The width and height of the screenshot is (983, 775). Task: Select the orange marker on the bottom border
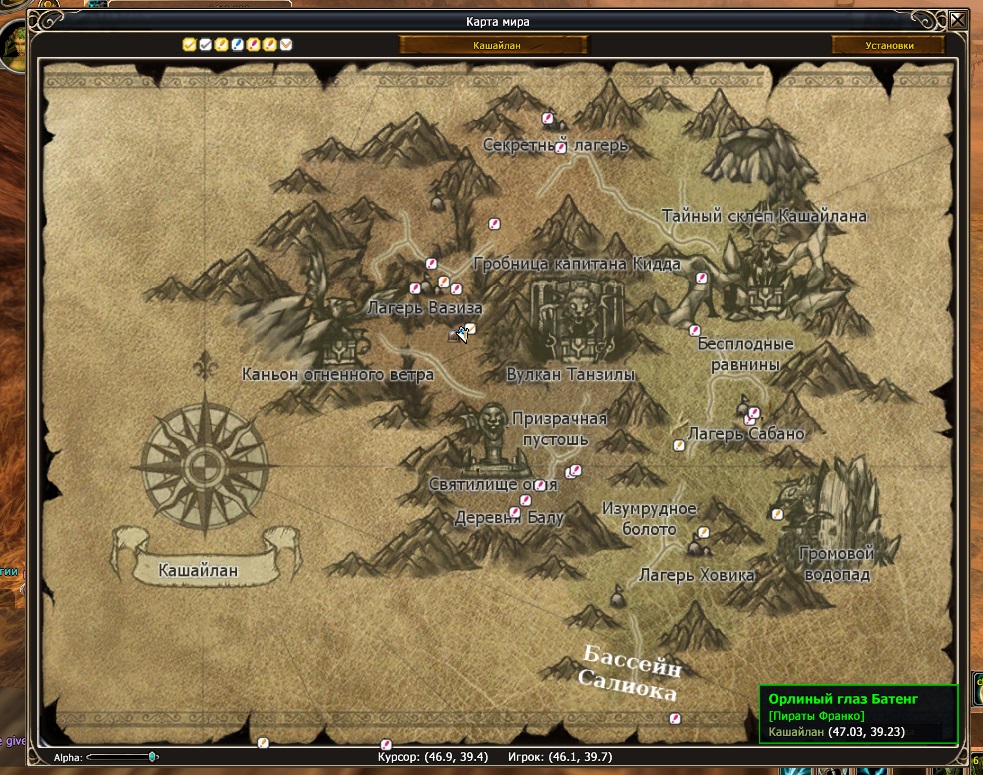(263, 743)
